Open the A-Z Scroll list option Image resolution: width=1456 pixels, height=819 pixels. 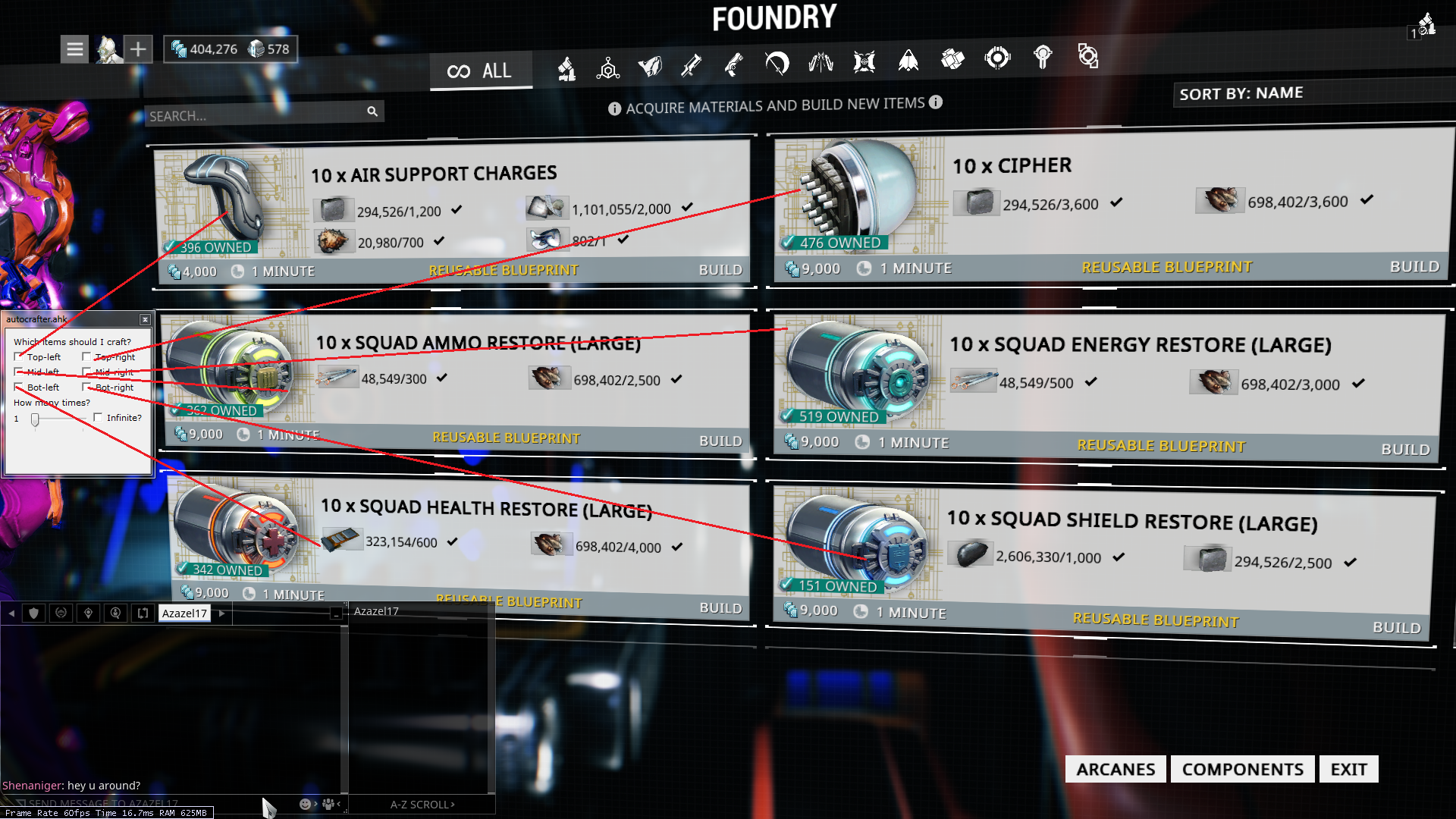click(x=422, y=805)
